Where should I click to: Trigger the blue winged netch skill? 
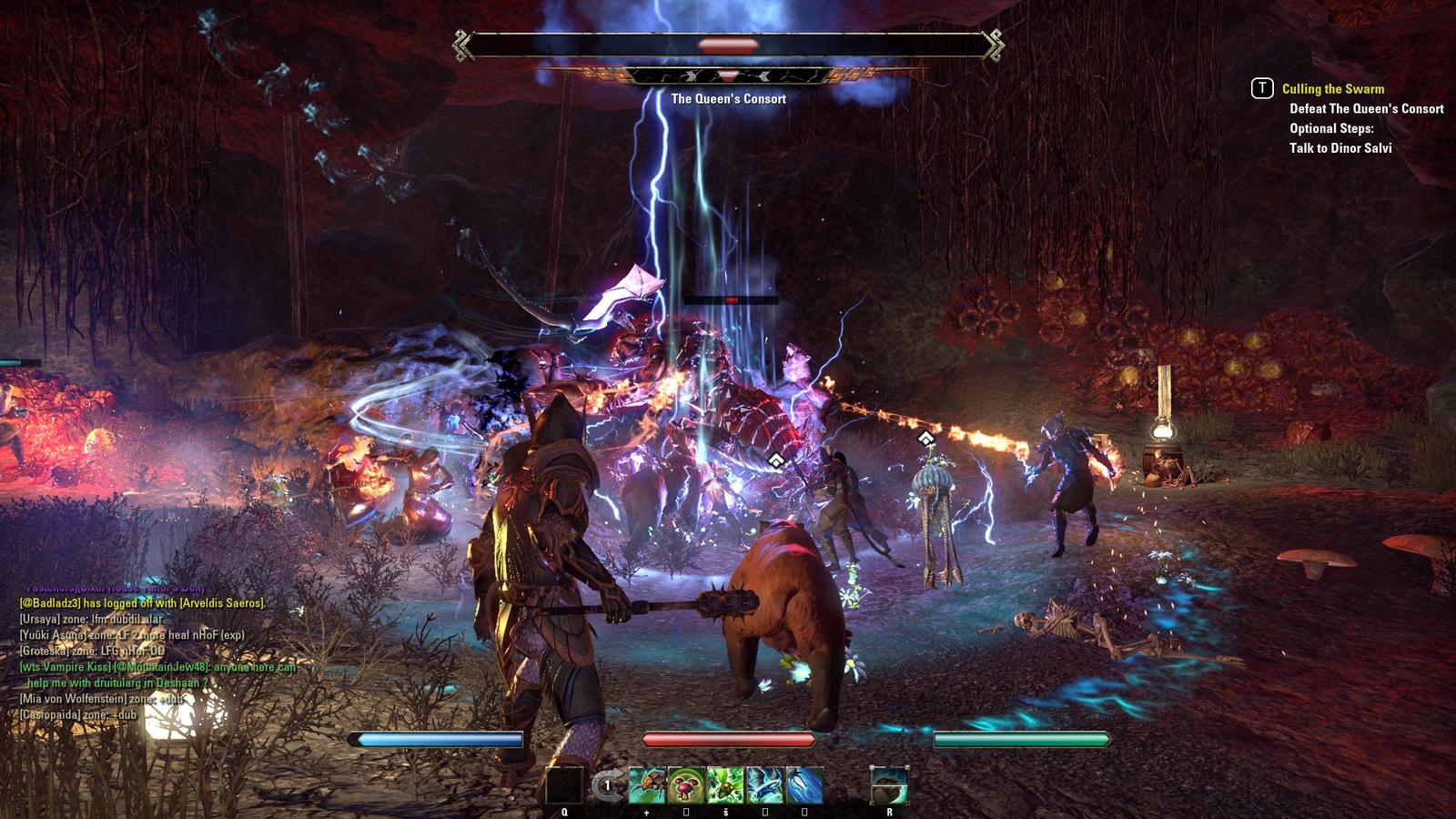pos(764,785)
